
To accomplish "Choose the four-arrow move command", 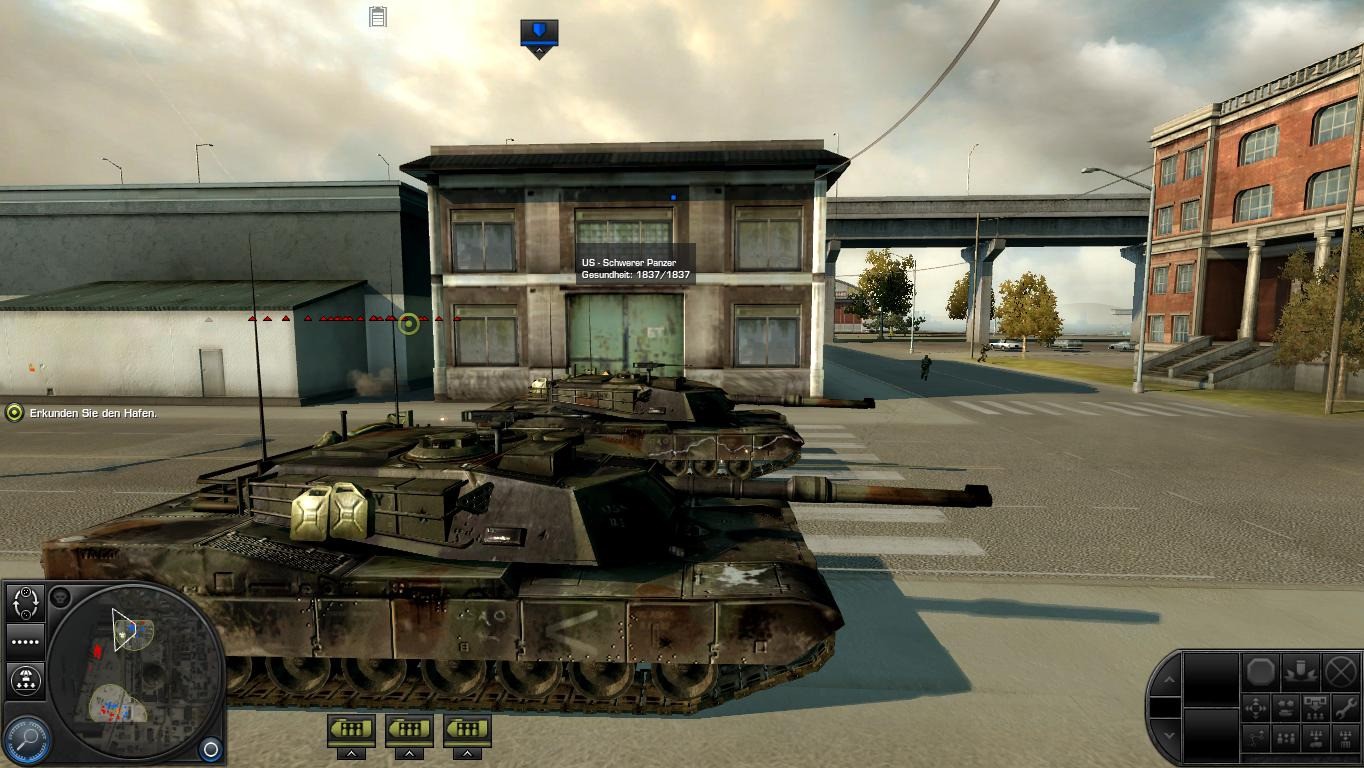I will pyautogui.click(x=1256, y=709).
